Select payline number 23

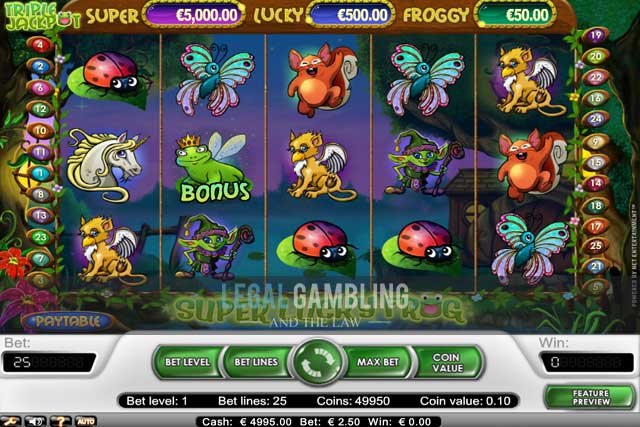coord(40,237)
